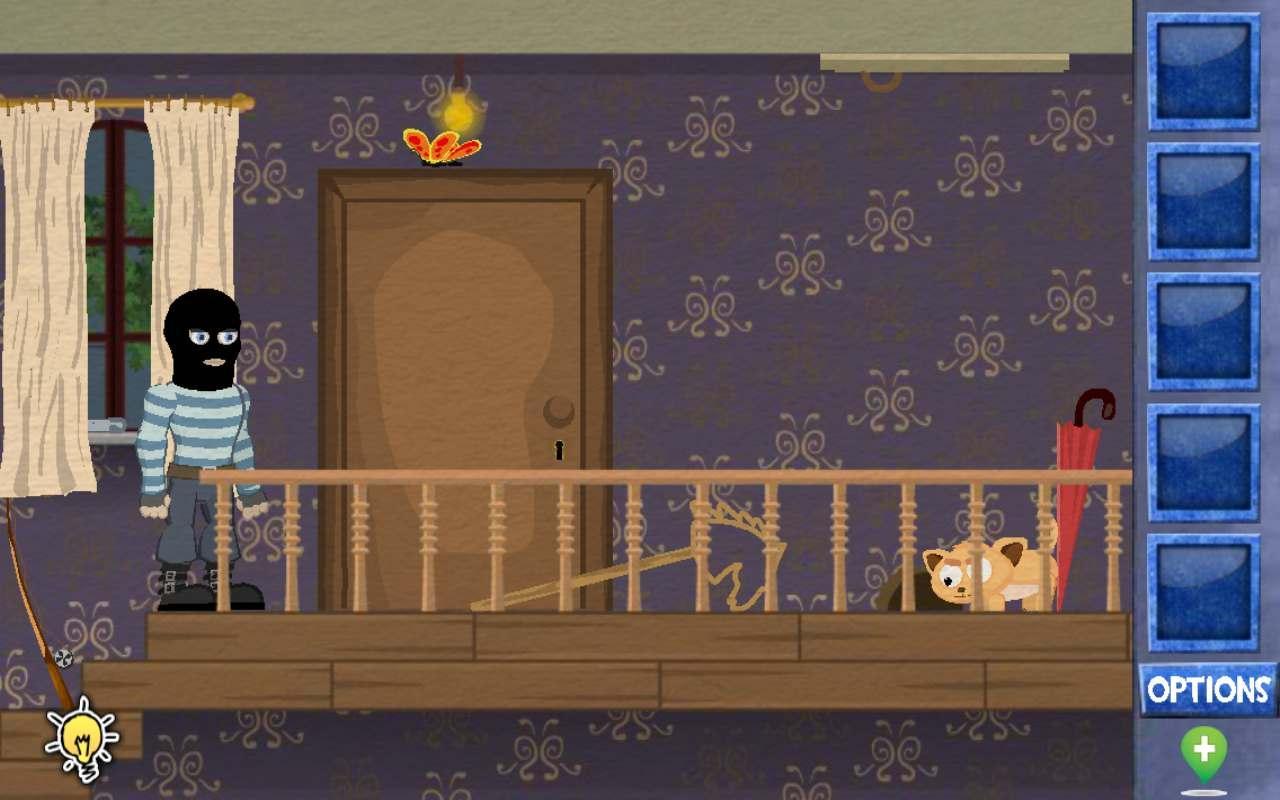Viewport: 1280px width, 800px height.
Task: Click the green location pin below OPTIONS
Action: click(x=1205, y=748)
